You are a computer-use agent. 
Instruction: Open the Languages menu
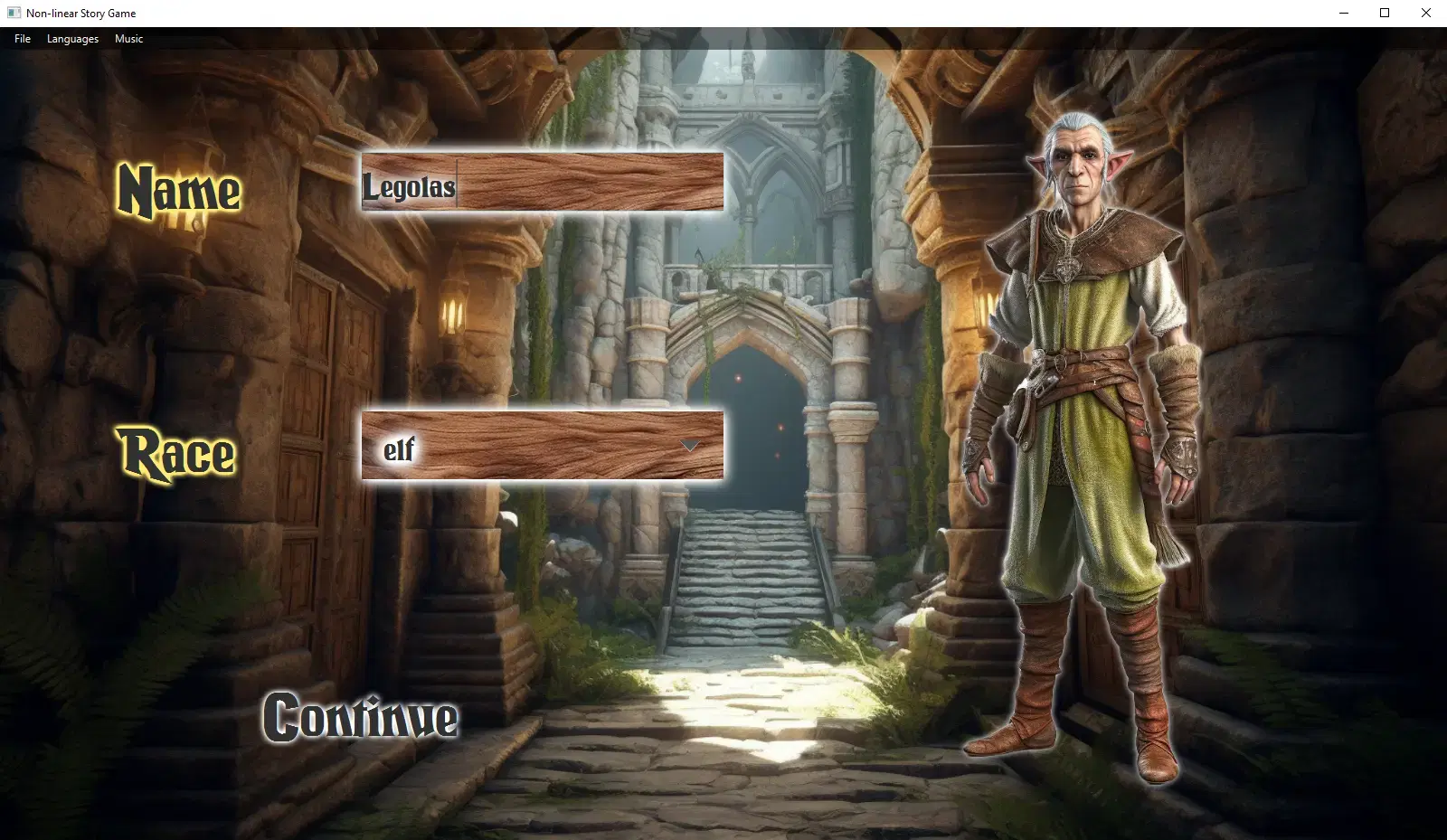[x=71, y=39]
